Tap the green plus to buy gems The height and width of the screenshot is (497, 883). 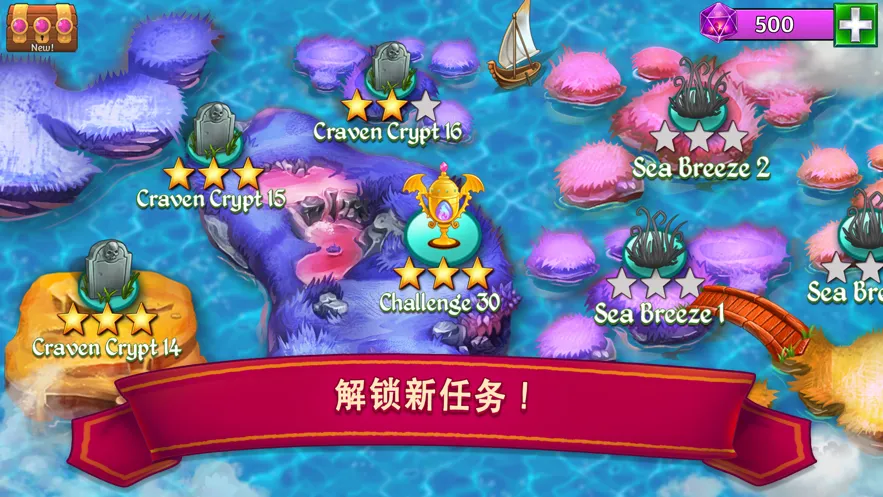pyautogui.click(x=855, y=24)
